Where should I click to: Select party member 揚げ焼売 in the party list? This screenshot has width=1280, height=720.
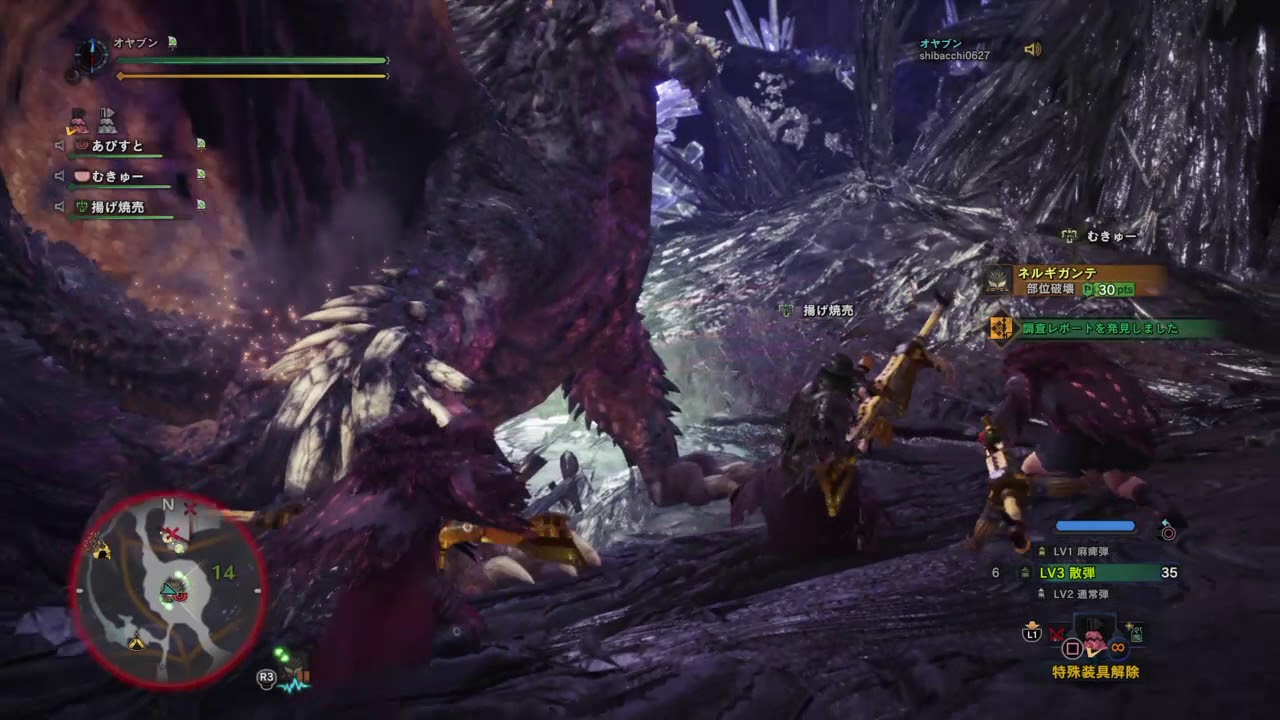[x=117, y=207]
